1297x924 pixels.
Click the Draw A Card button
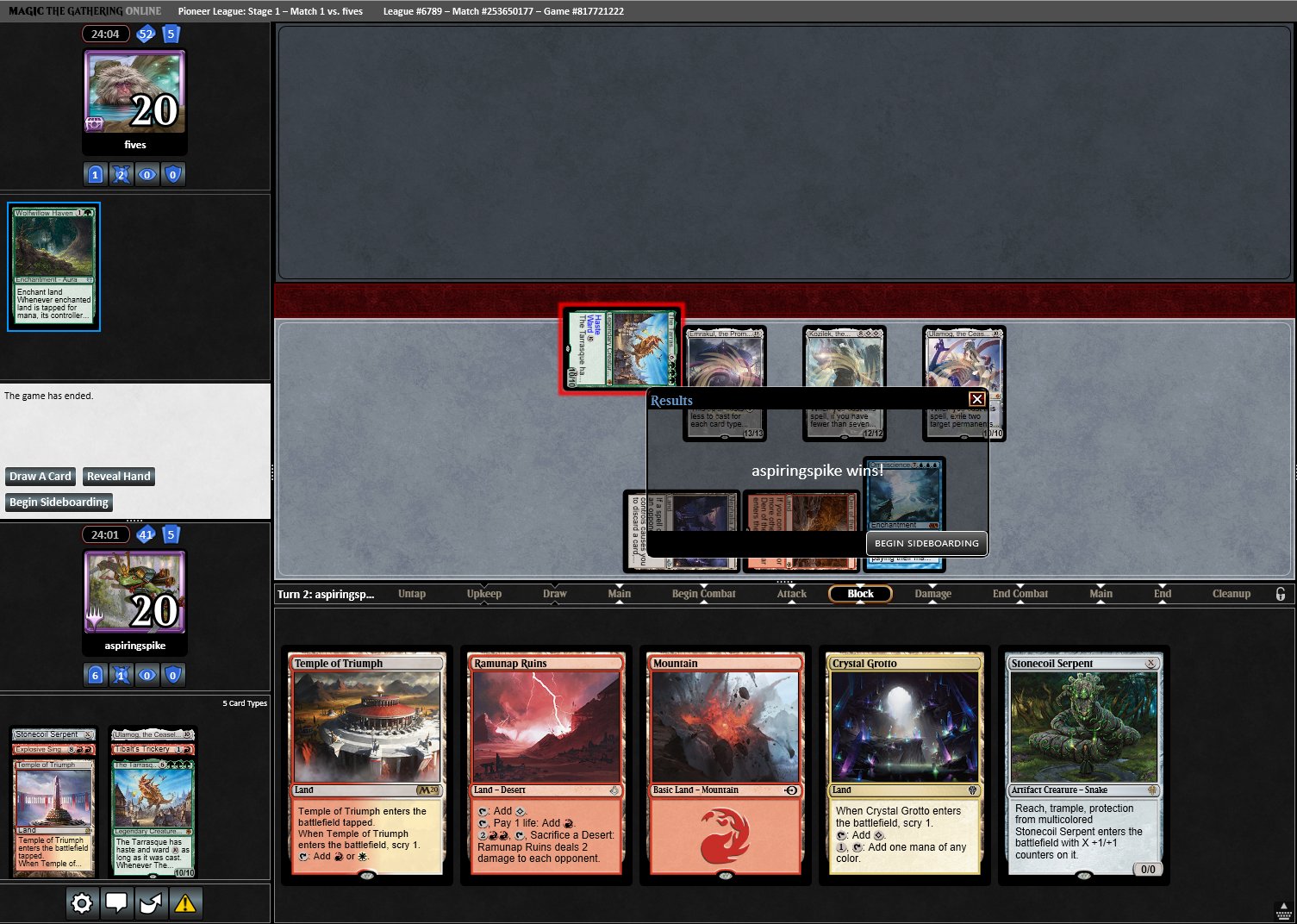(x=40, y=476)
